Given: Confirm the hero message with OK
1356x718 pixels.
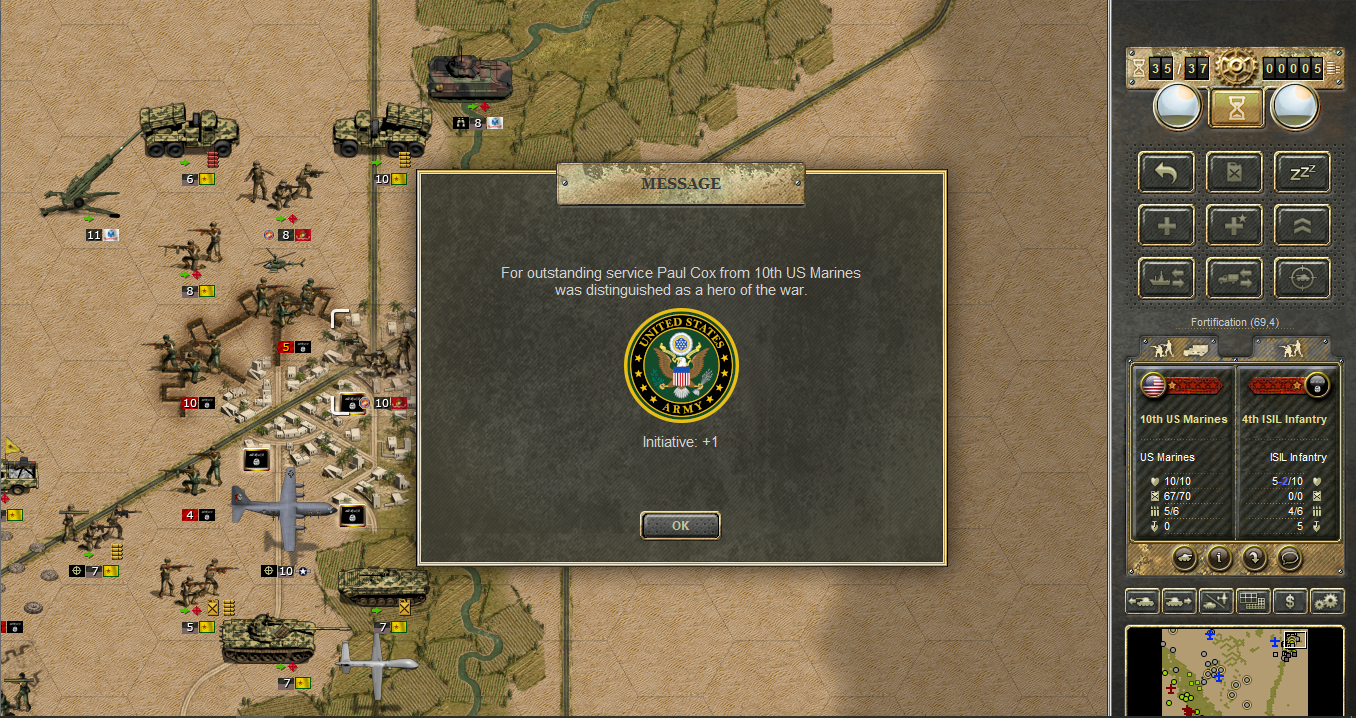Looking at the screenshot, I should click(x=680, y=525).
